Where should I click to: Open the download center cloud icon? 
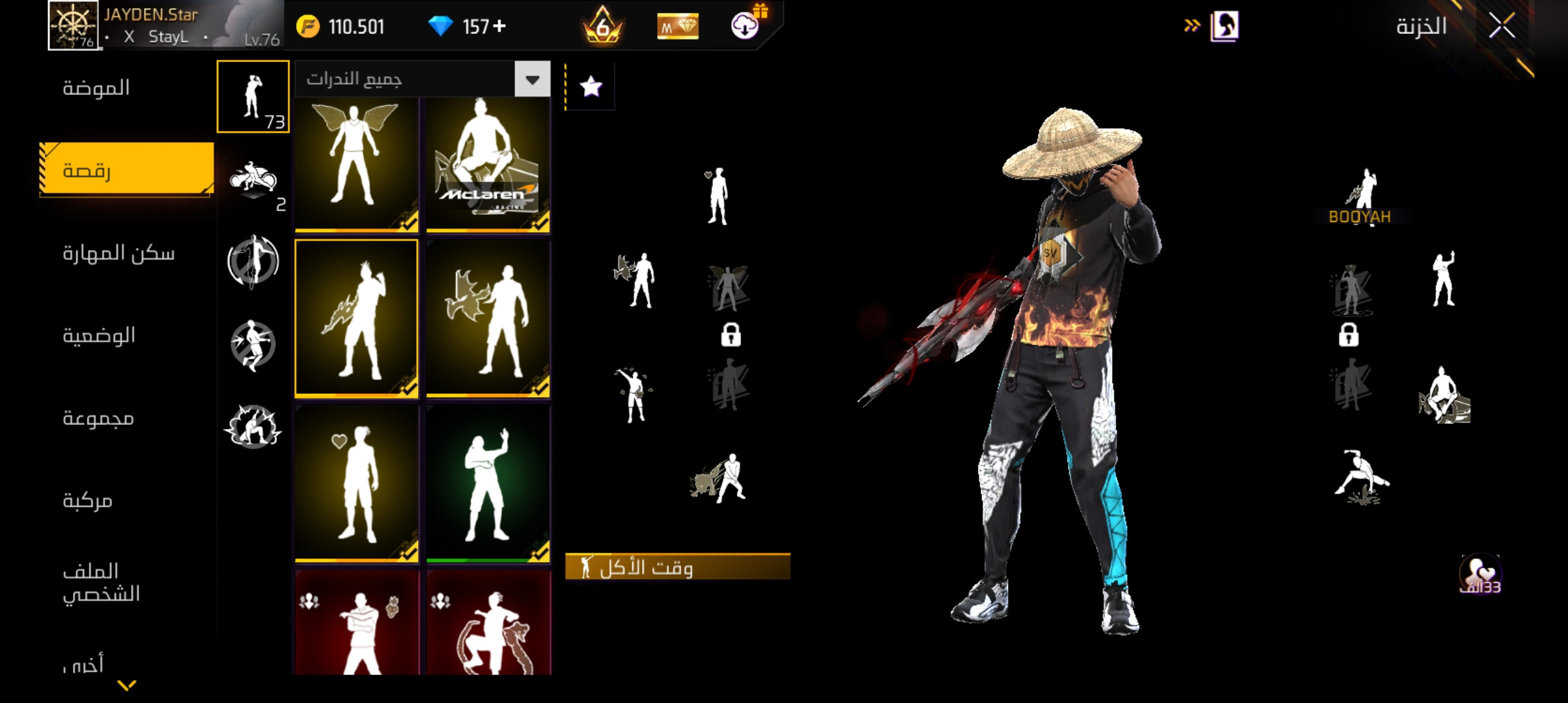click(745, 26)
